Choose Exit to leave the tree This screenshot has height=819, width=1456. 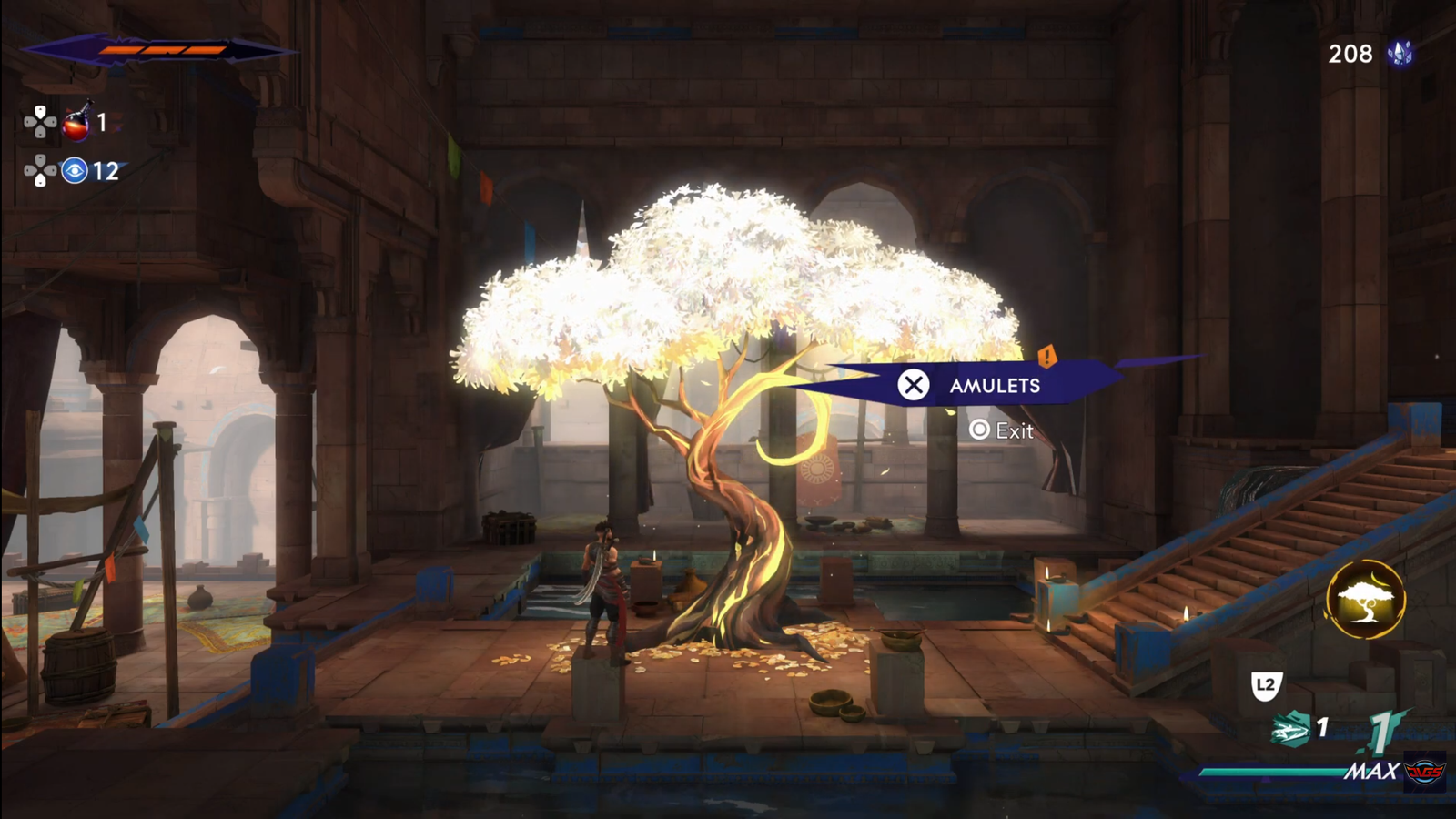pos(1002,430)
